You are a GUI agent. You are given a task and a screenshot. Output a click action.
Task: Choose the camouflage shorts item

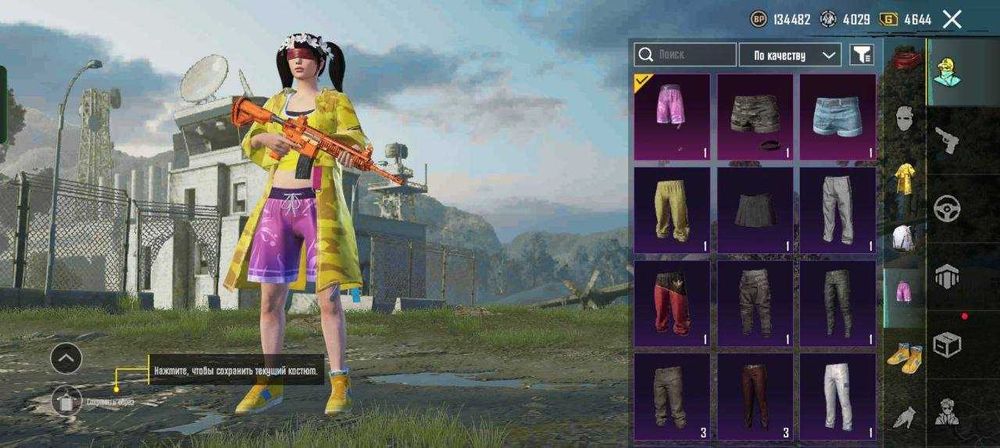pyautogui.click(x=755, y=116)
